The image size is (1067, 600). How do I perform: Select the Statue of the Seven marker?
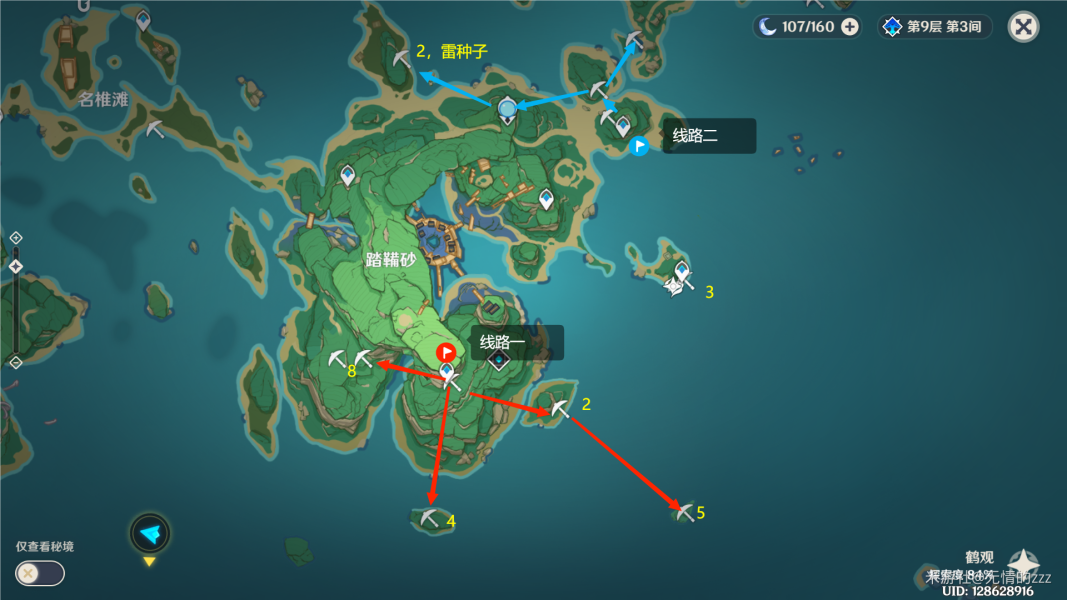tap(507, 108)
